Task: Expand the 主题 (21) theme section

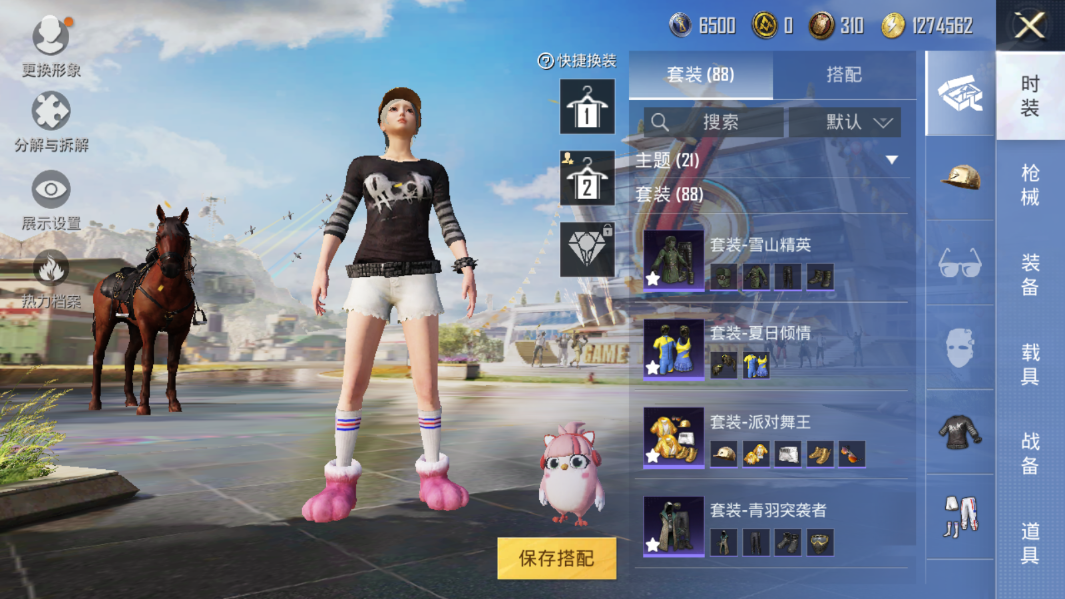Action: pyautogui.click(x=891, y=160)
